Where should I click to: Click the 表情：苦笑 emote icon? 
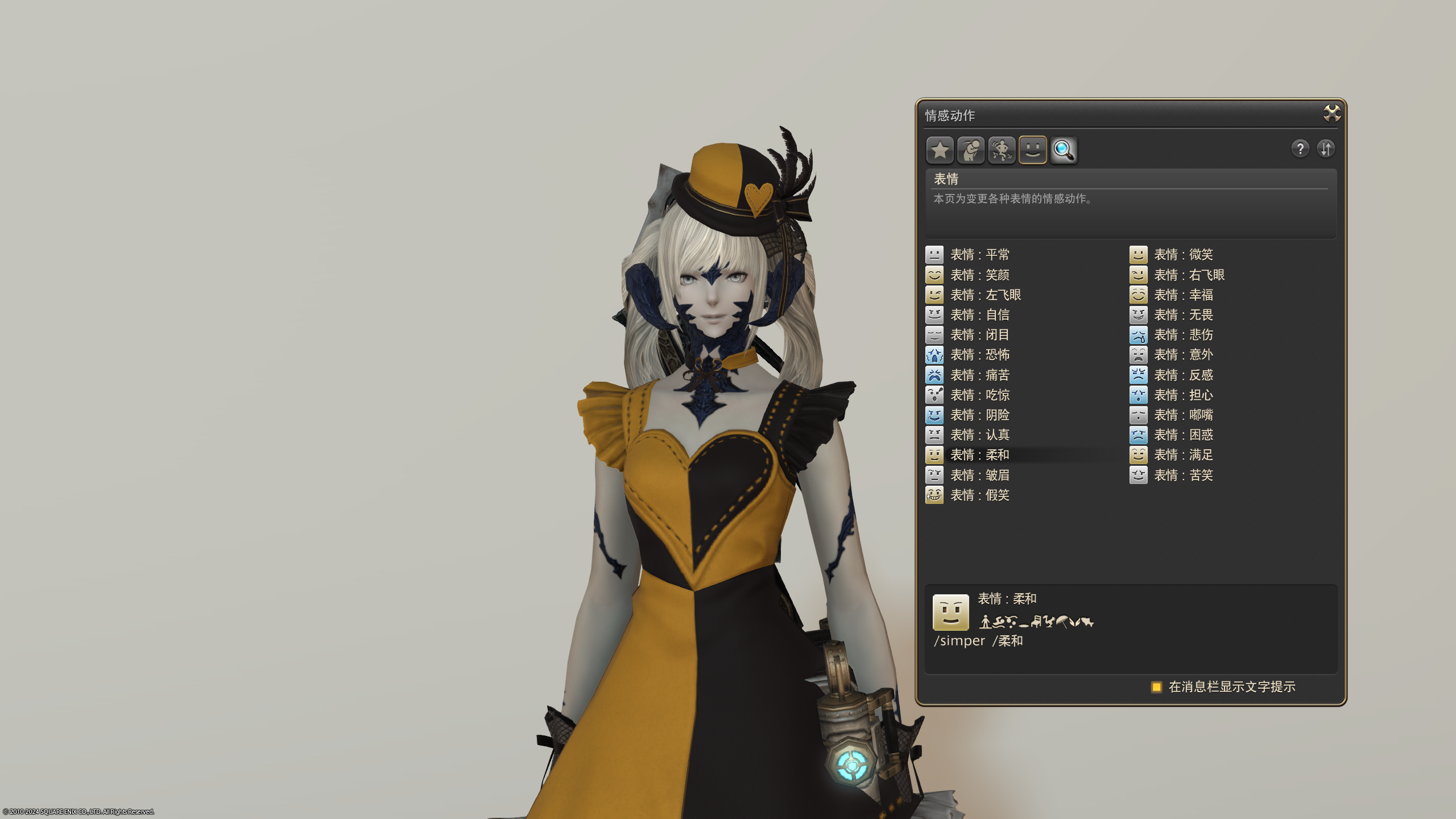(1138, 475)
